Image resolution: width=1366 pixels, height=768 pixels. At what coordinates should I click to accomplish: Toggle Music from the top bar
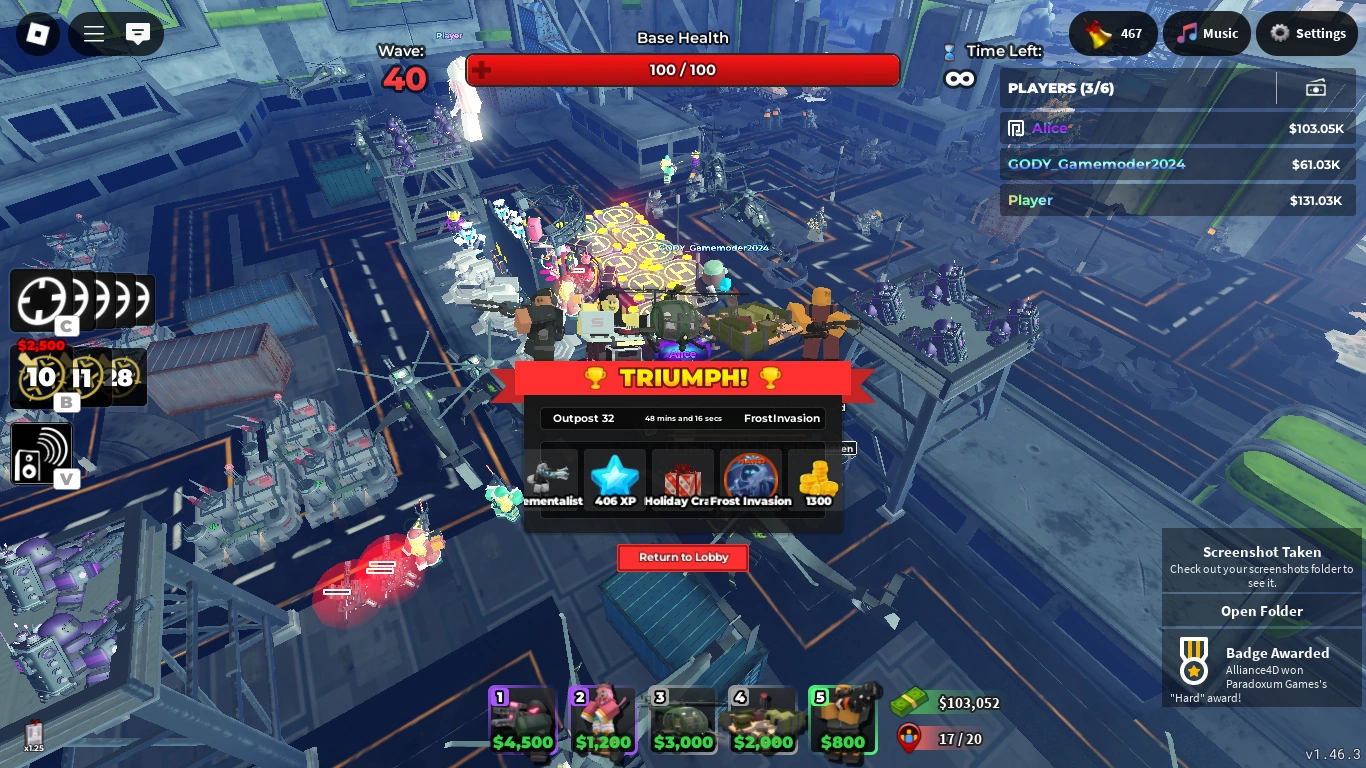click(1206, 33)
